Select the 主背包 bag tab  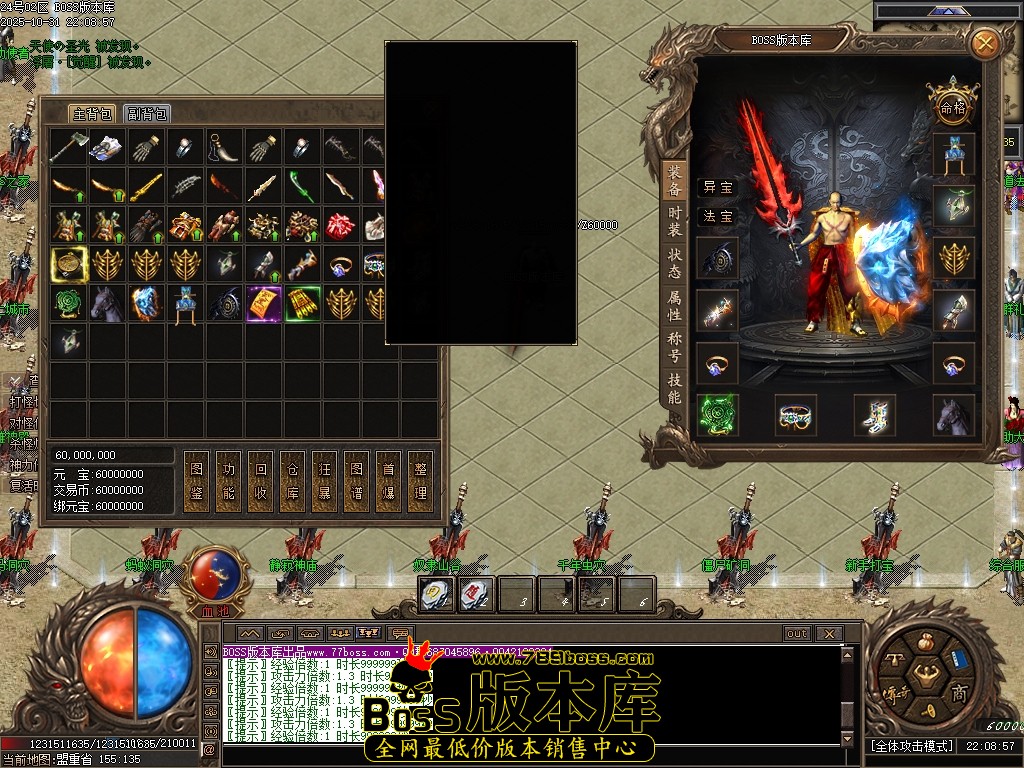[x=92, y=113]
